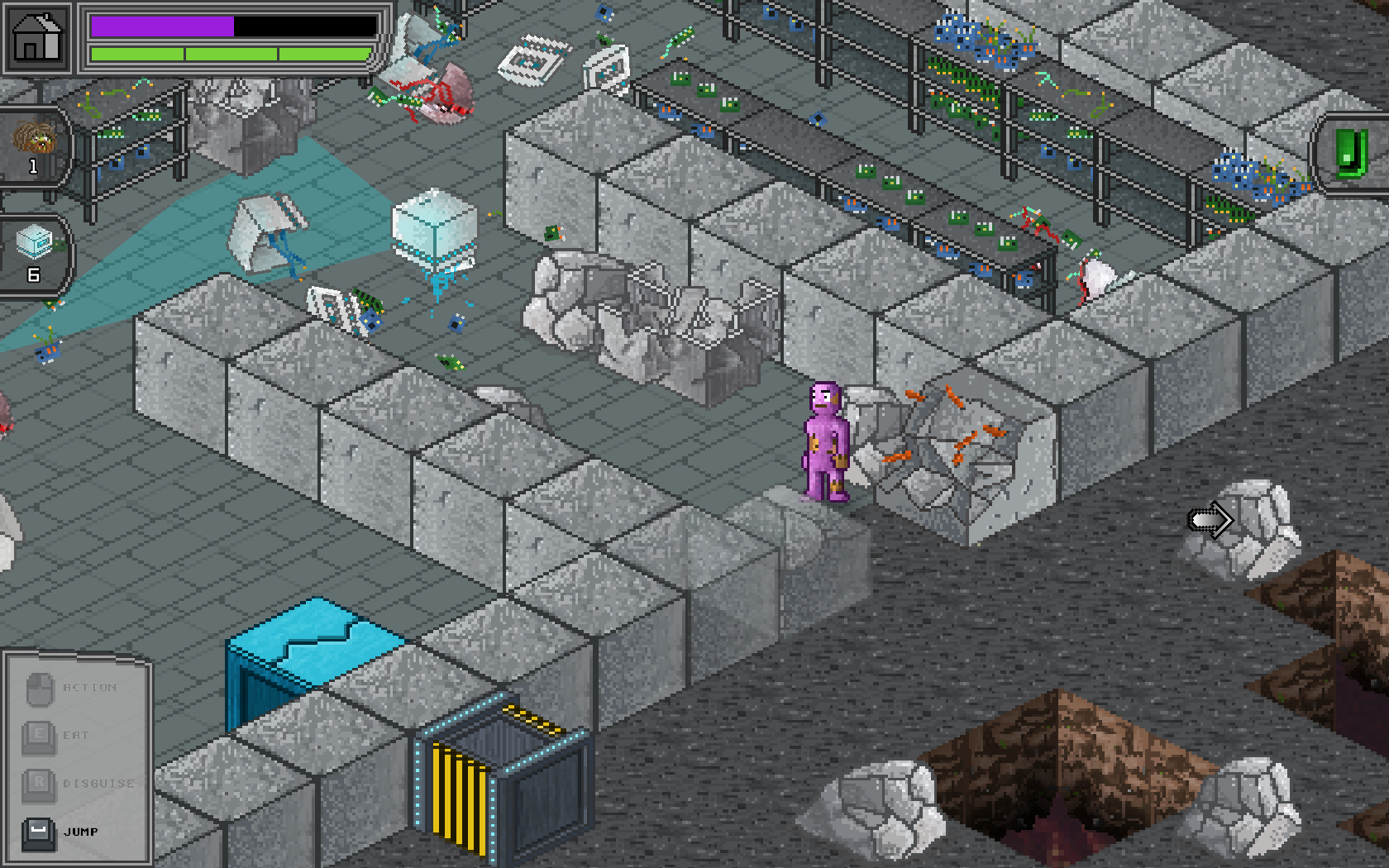
Task: Click the E key icon beside EAT
Action: [37, 733]
